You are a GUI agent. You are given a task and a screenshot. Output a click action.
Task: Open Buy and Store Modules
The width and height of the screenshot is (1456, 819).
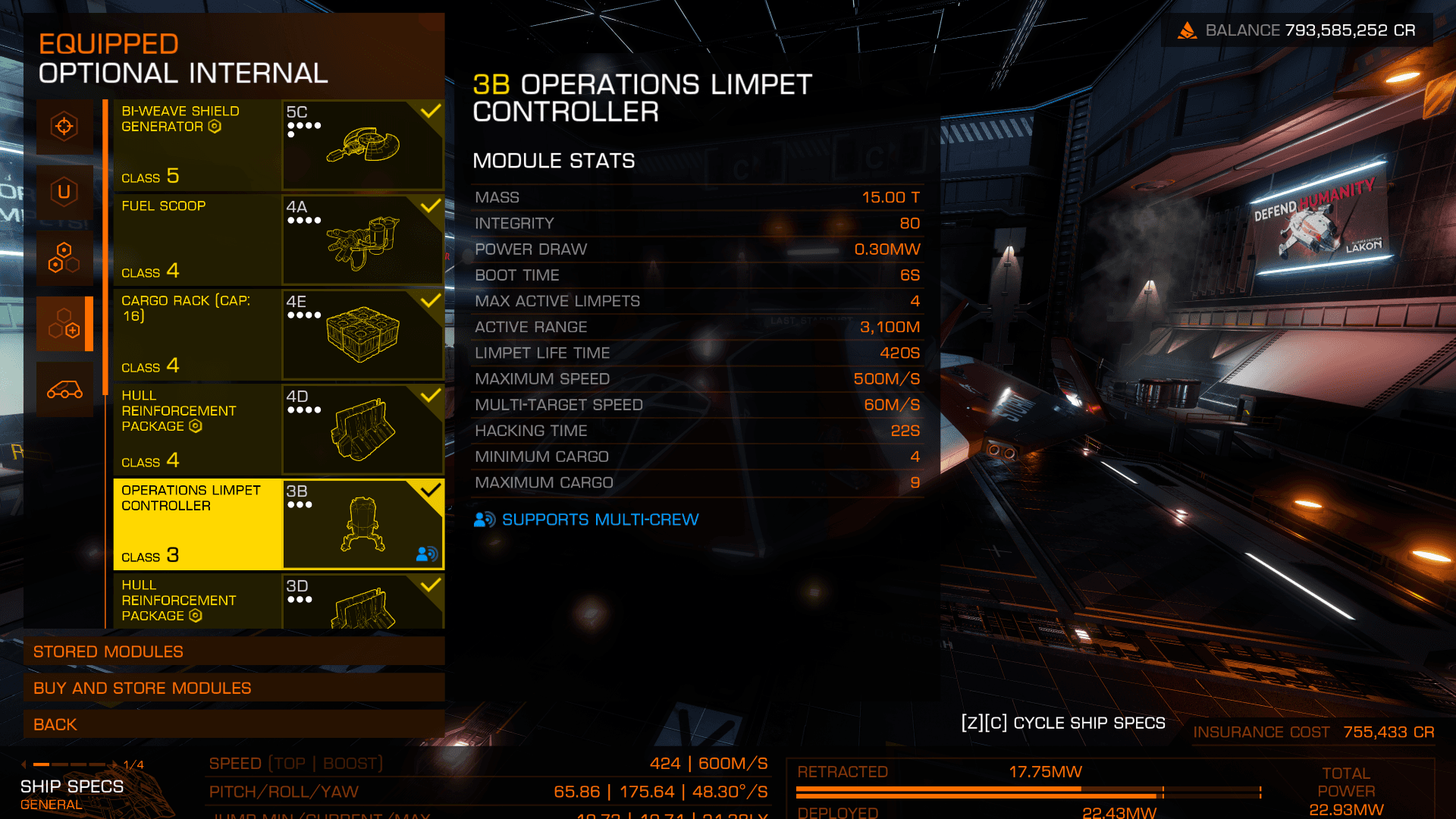pos(234,688)
